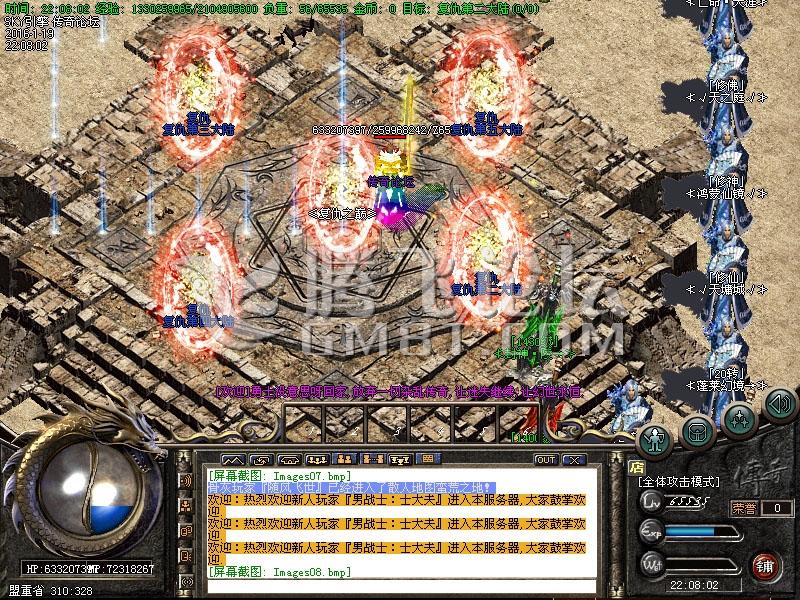Open the bag inventory round button
The image size is (800, 600).
[x=698, y=430]
